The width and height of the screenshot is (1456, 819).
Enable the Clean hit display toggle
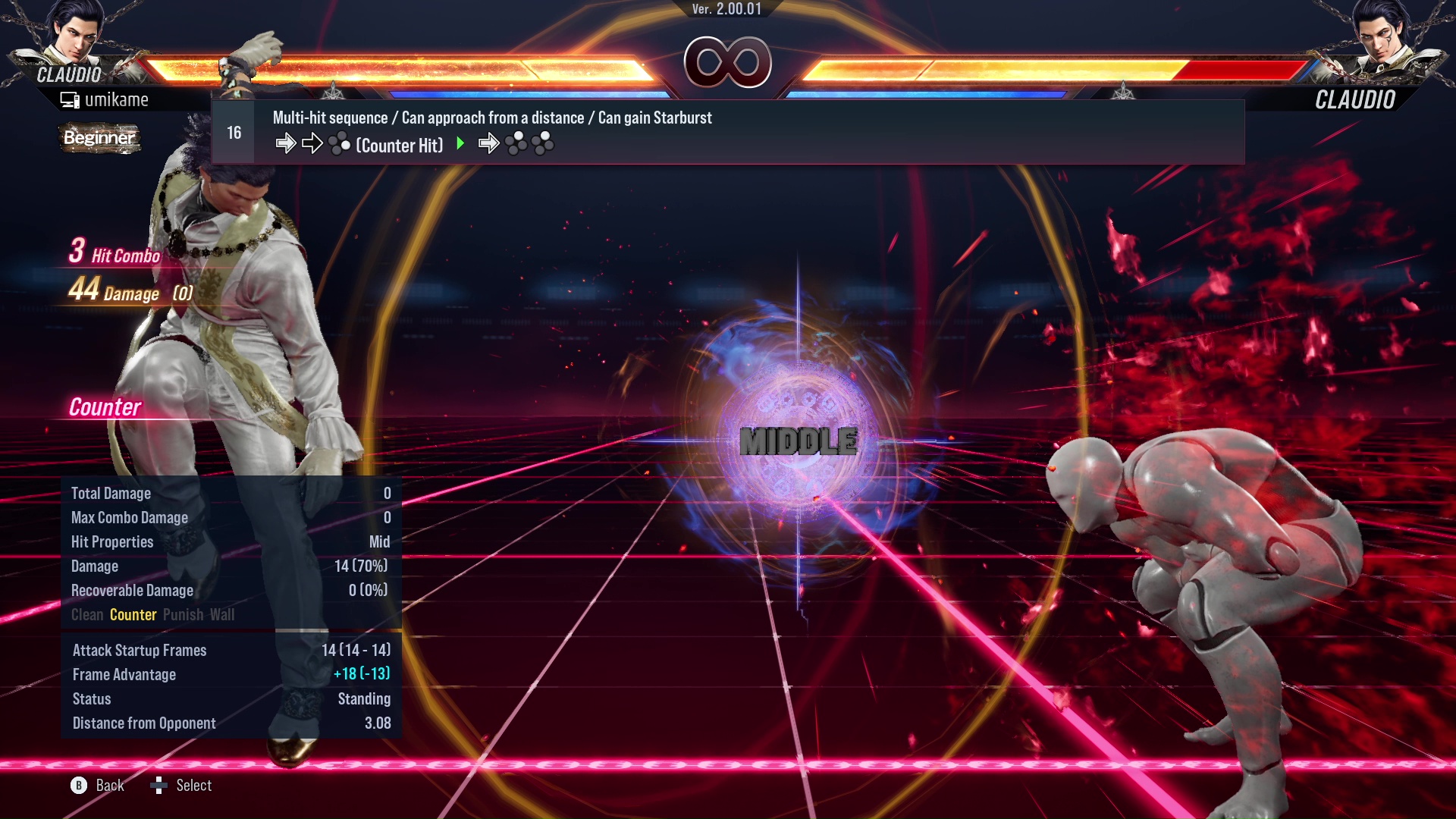[x=86, y=614]
